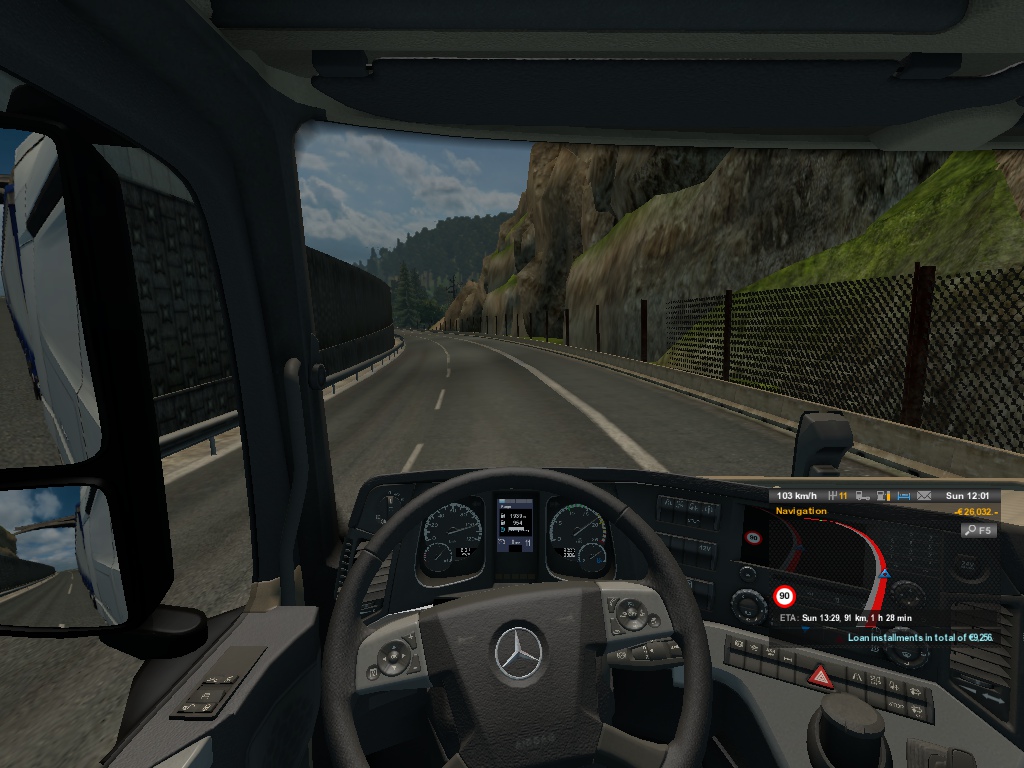Select the blue bed rest icon
Image resolution: width=1024 pixels, height=768 pixels.
(x=903, y=495)
